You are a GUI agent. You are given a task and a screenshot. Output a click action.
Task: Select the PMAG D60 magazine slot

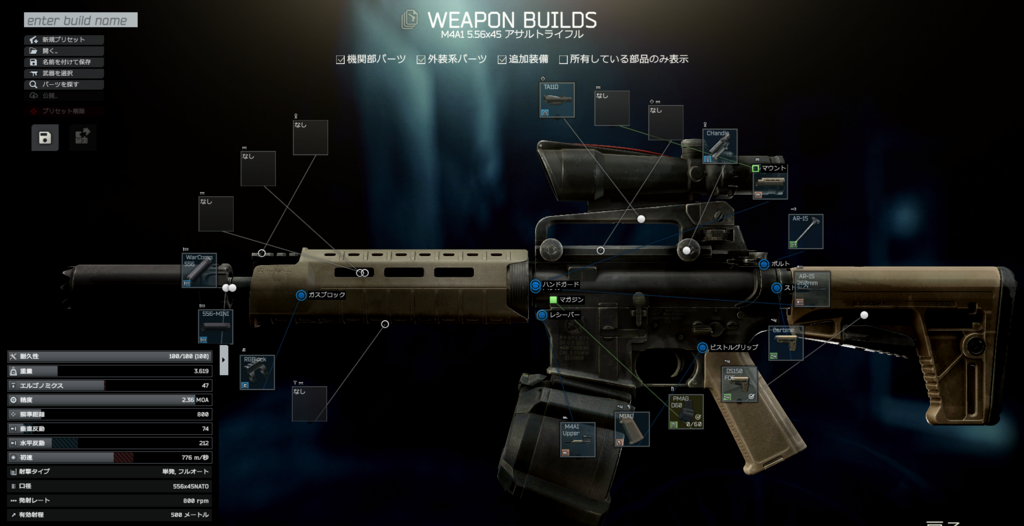[686, 411]
